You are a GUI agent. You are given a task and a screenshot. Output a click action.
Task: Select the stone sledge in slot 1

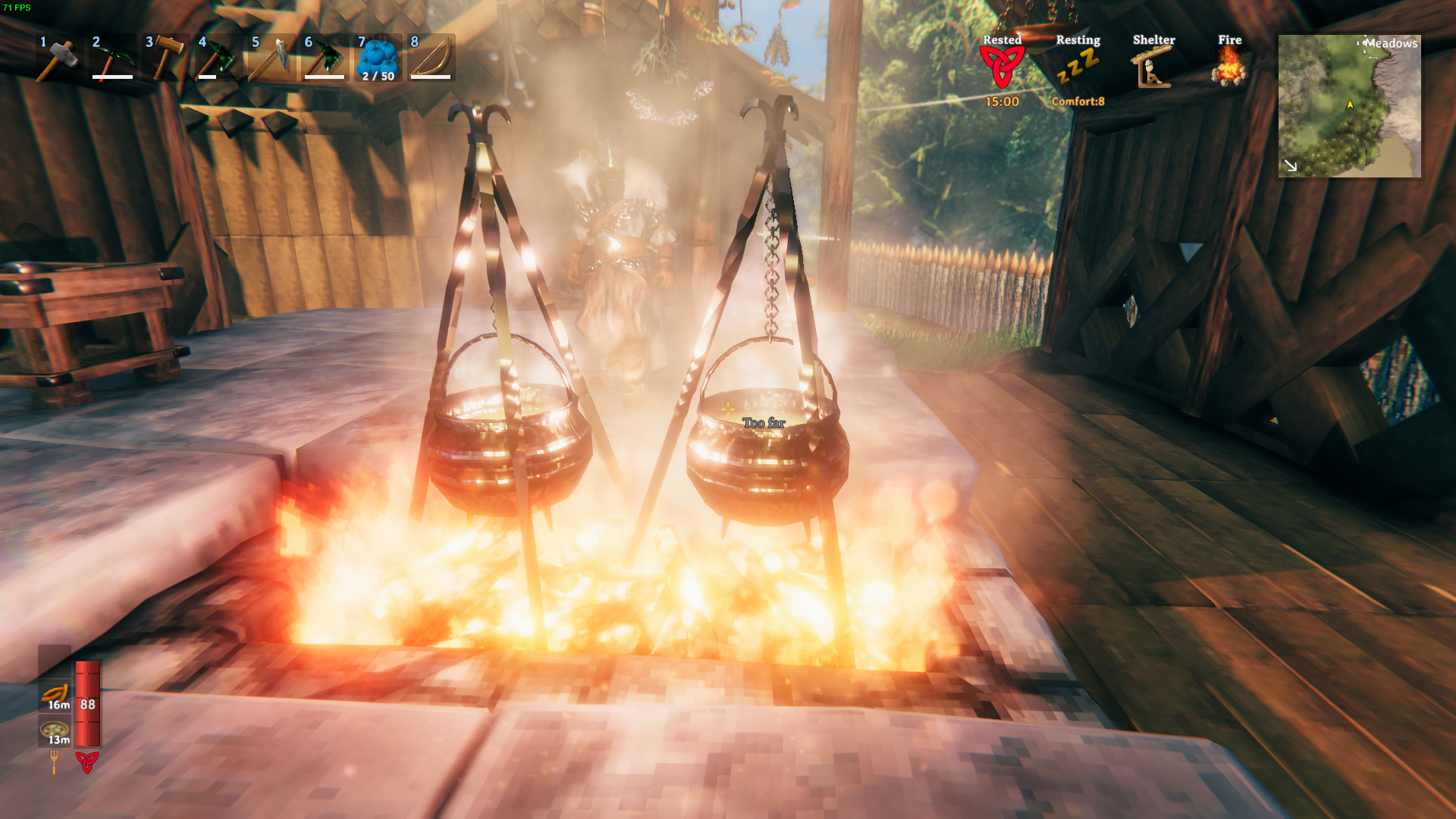(58, 58)
